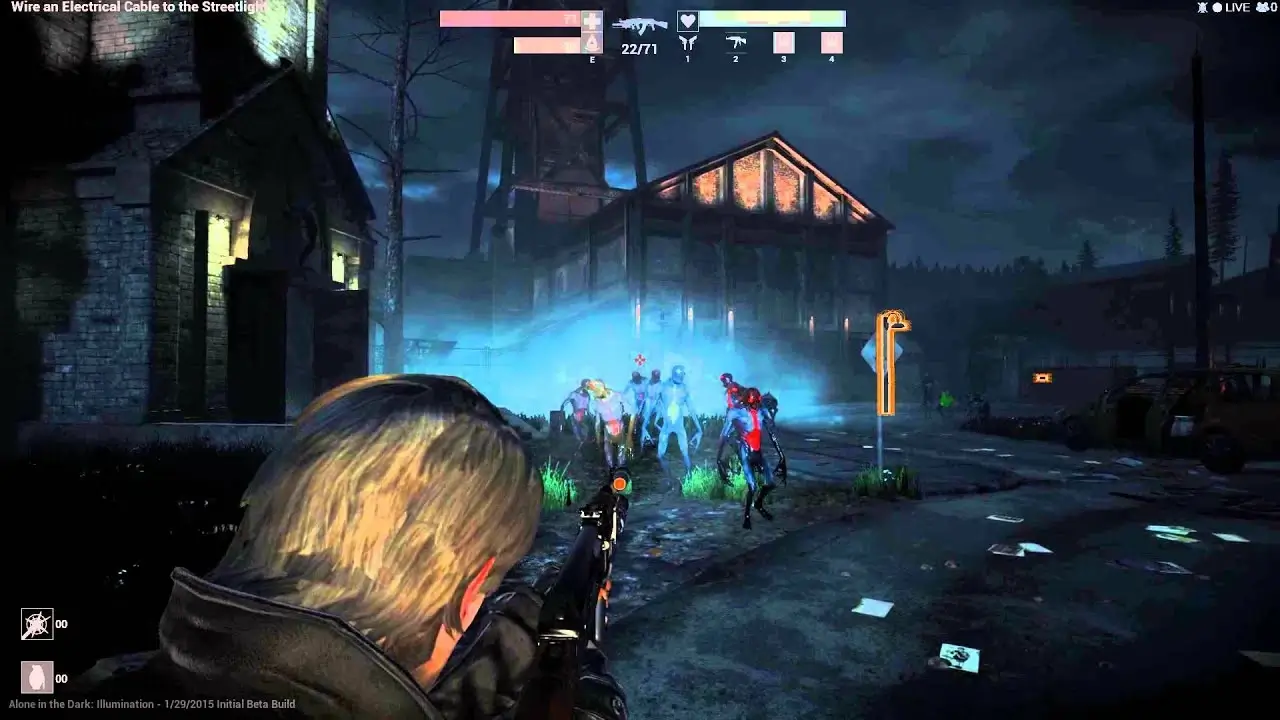This screenshot has width=1280, height=720.
Task: Select the flare icon above the E key
Action: pos(591,42)
